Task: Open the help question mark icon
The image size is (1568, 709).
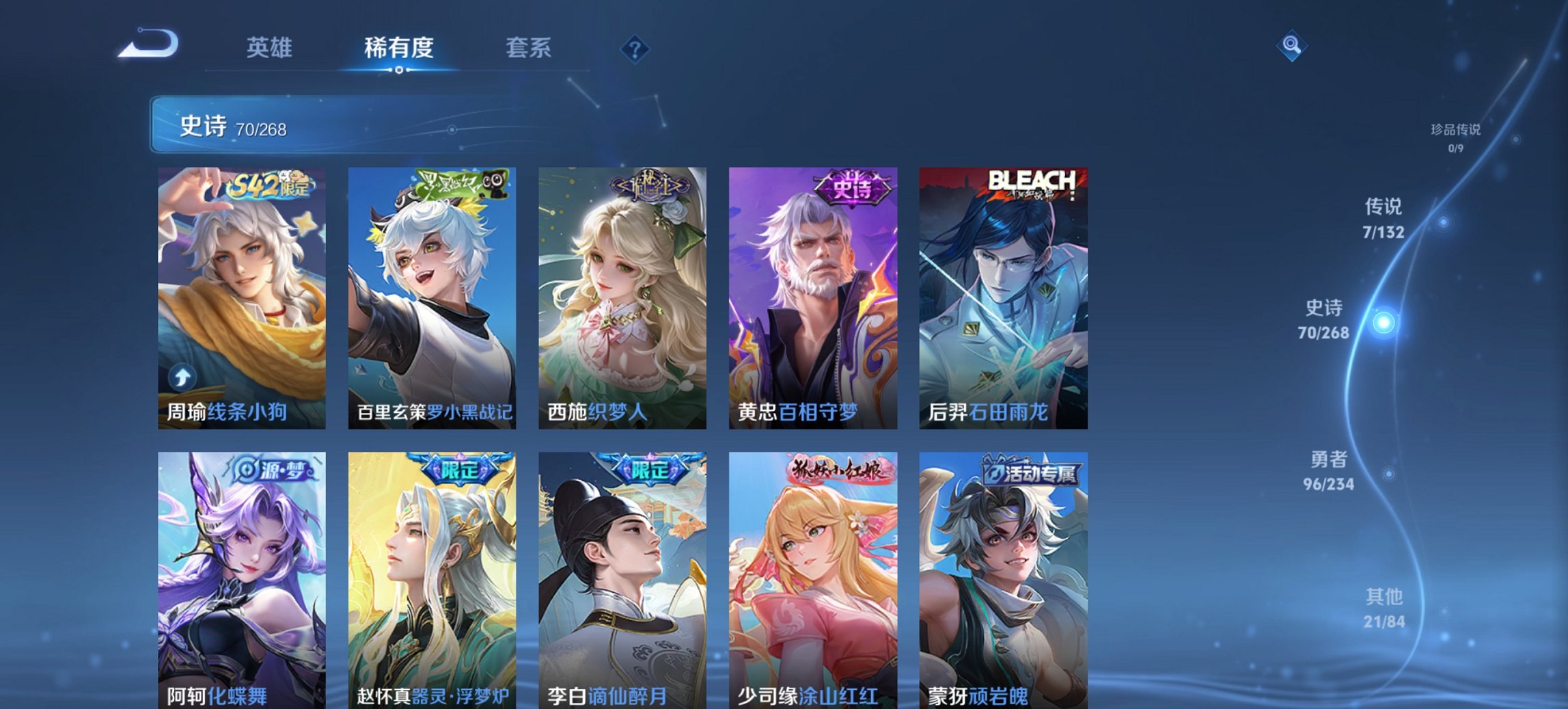Action: (635, 47)
